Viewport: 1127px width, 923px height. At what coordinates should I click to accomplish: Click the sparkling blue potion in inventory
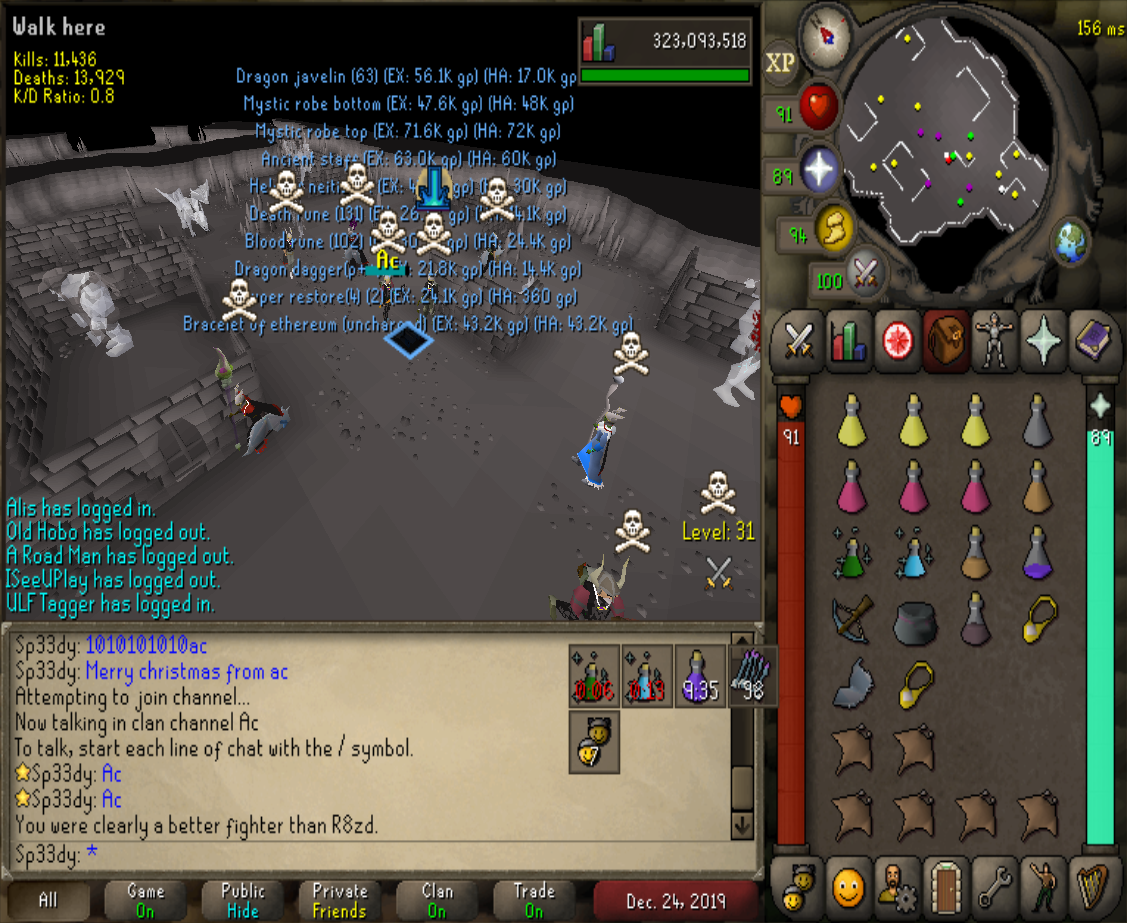(912, 555)
